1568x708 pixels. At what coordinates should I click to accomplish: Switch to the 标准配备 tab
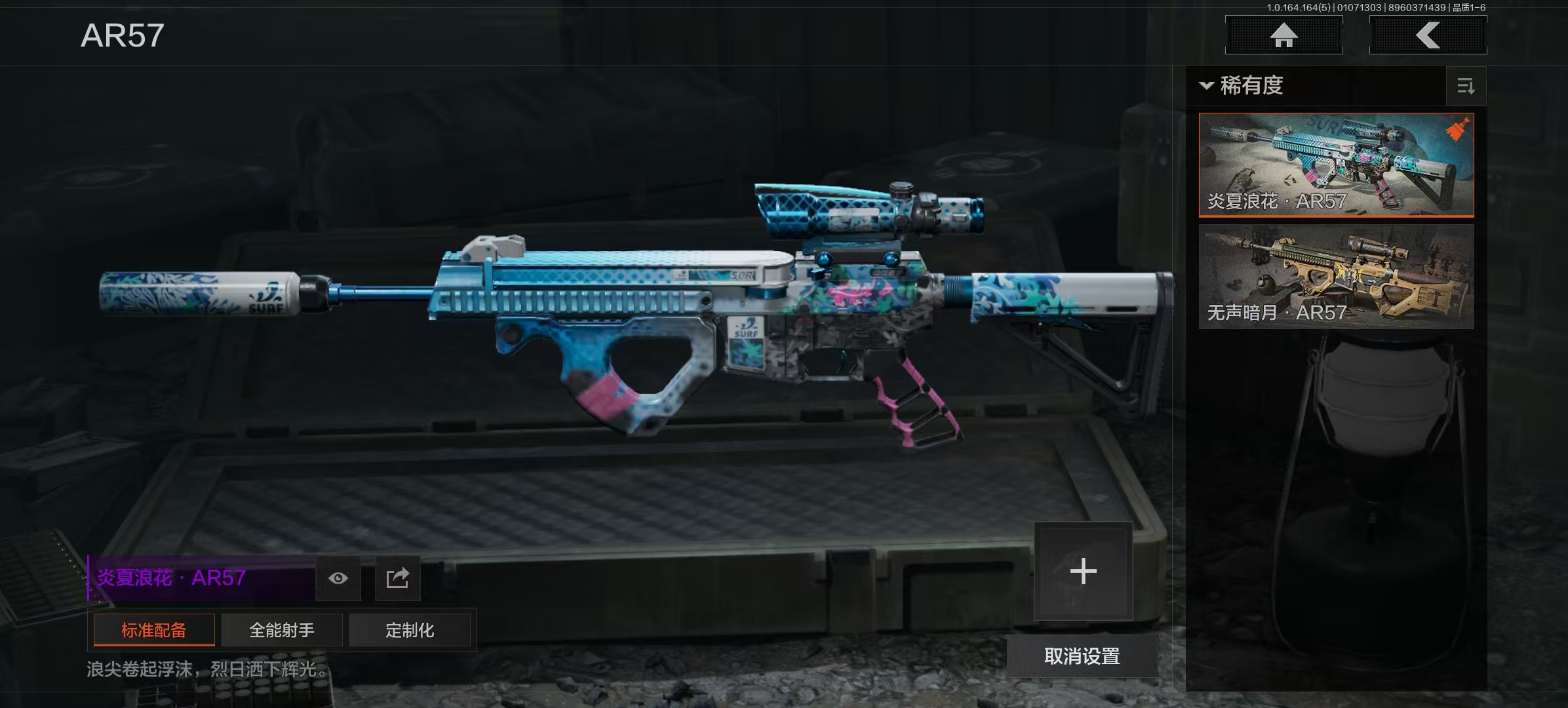(154, 631)
